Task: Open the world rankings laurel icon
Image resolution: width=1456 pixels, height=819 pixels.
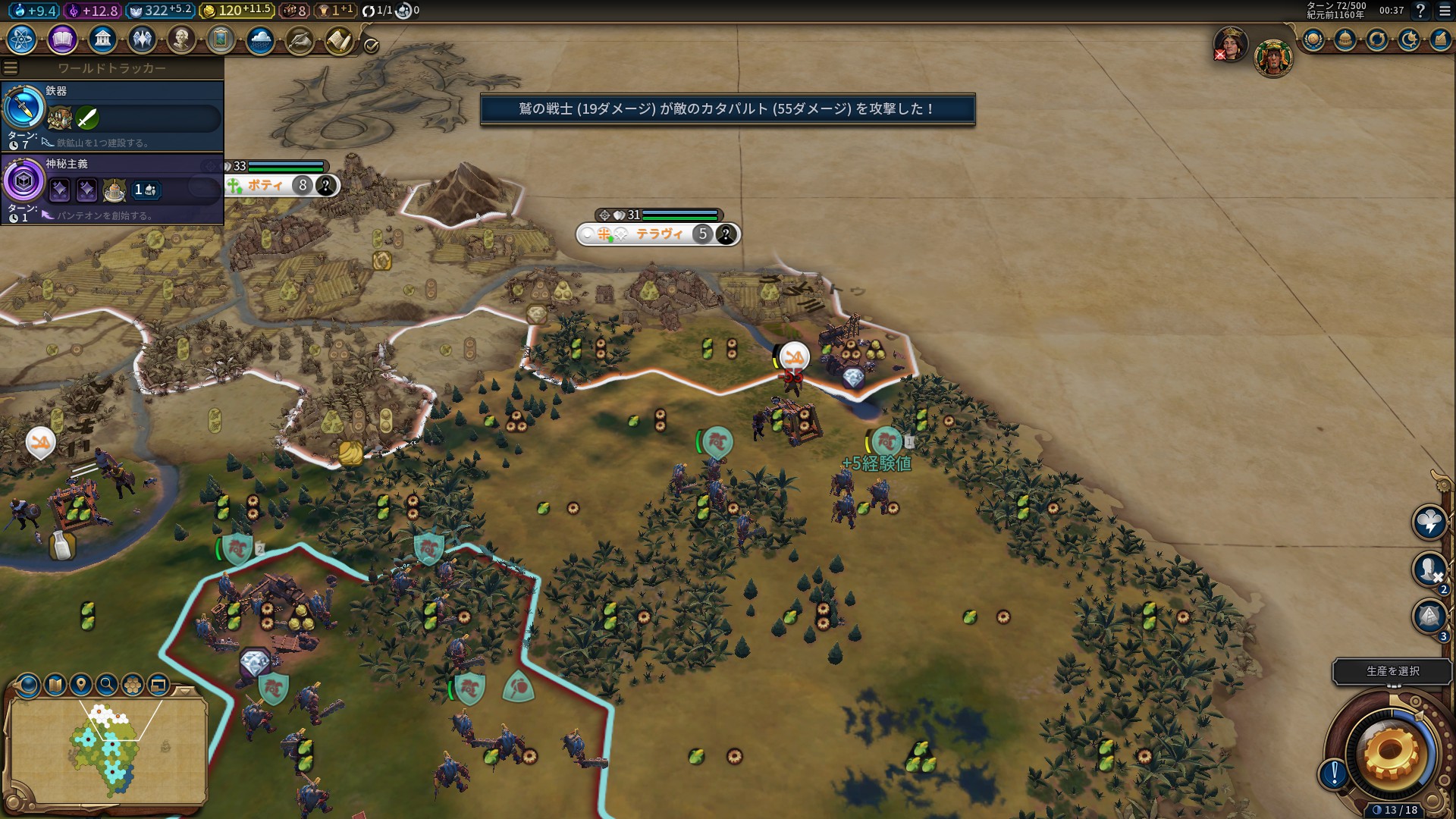Action: (1313, 40)
